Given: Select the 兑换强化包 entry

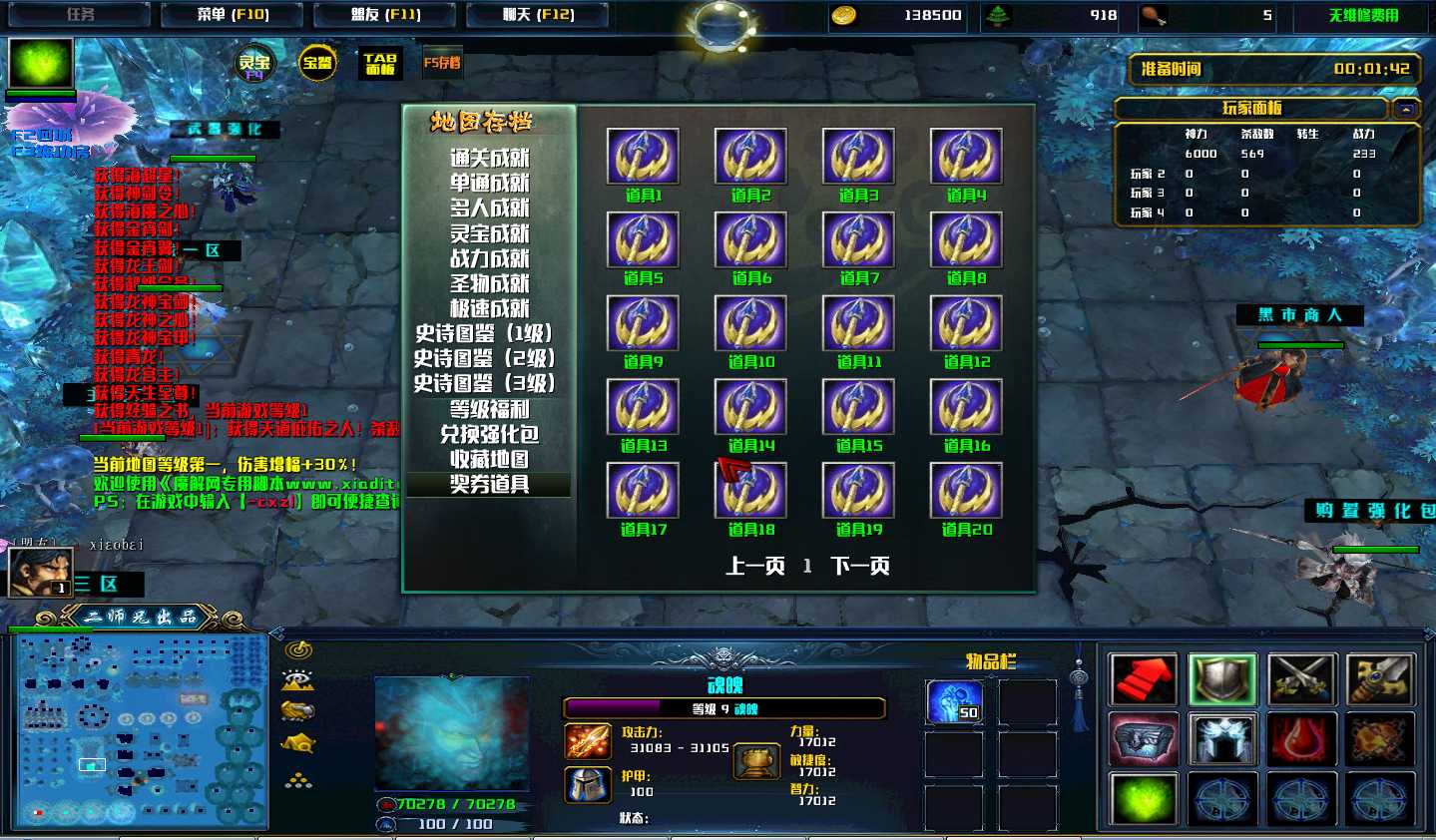Looking at the screenshot, I should tap(489, 434).
